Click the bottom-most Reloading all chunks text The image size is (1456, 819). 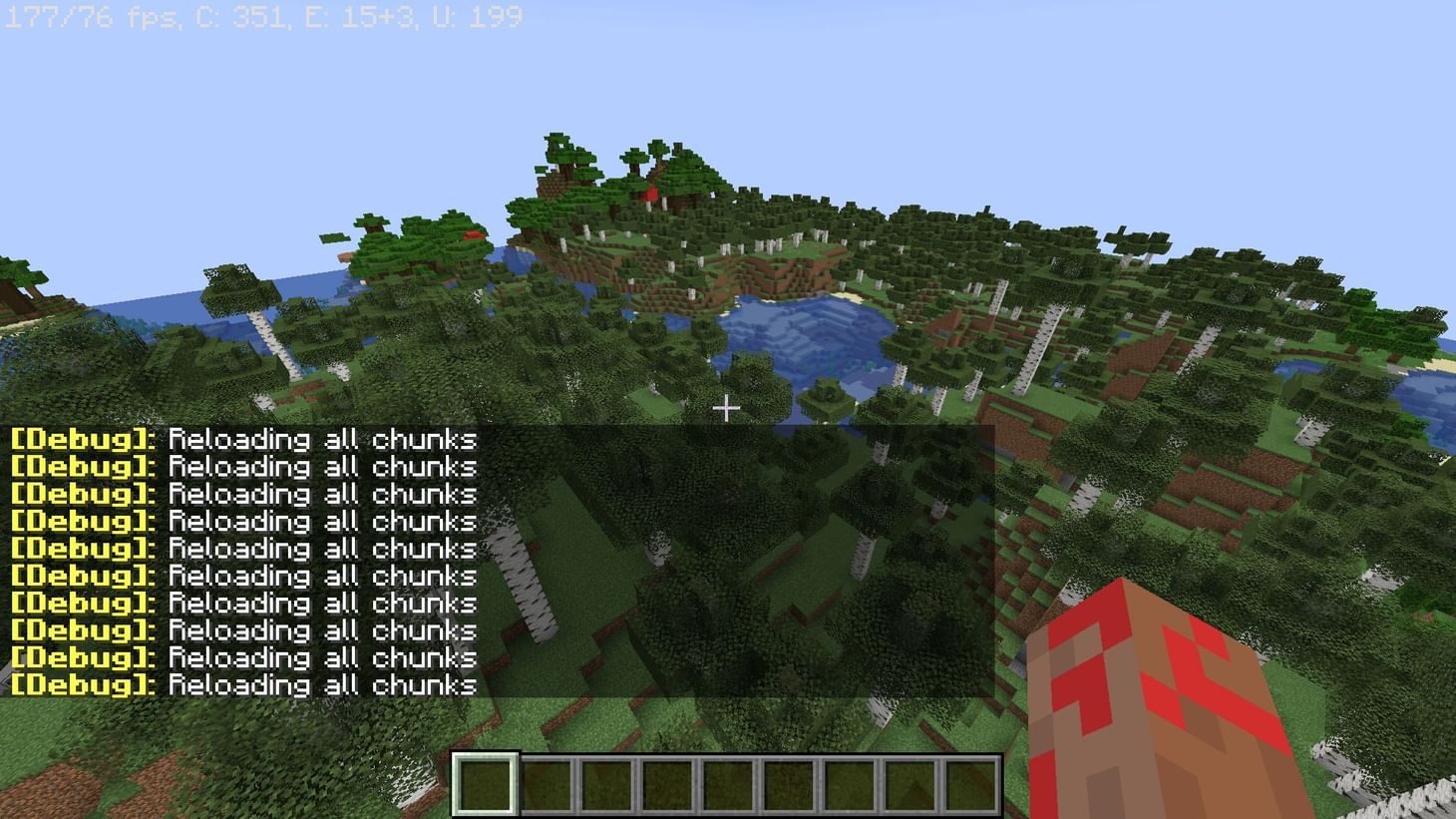click(319, 685)
